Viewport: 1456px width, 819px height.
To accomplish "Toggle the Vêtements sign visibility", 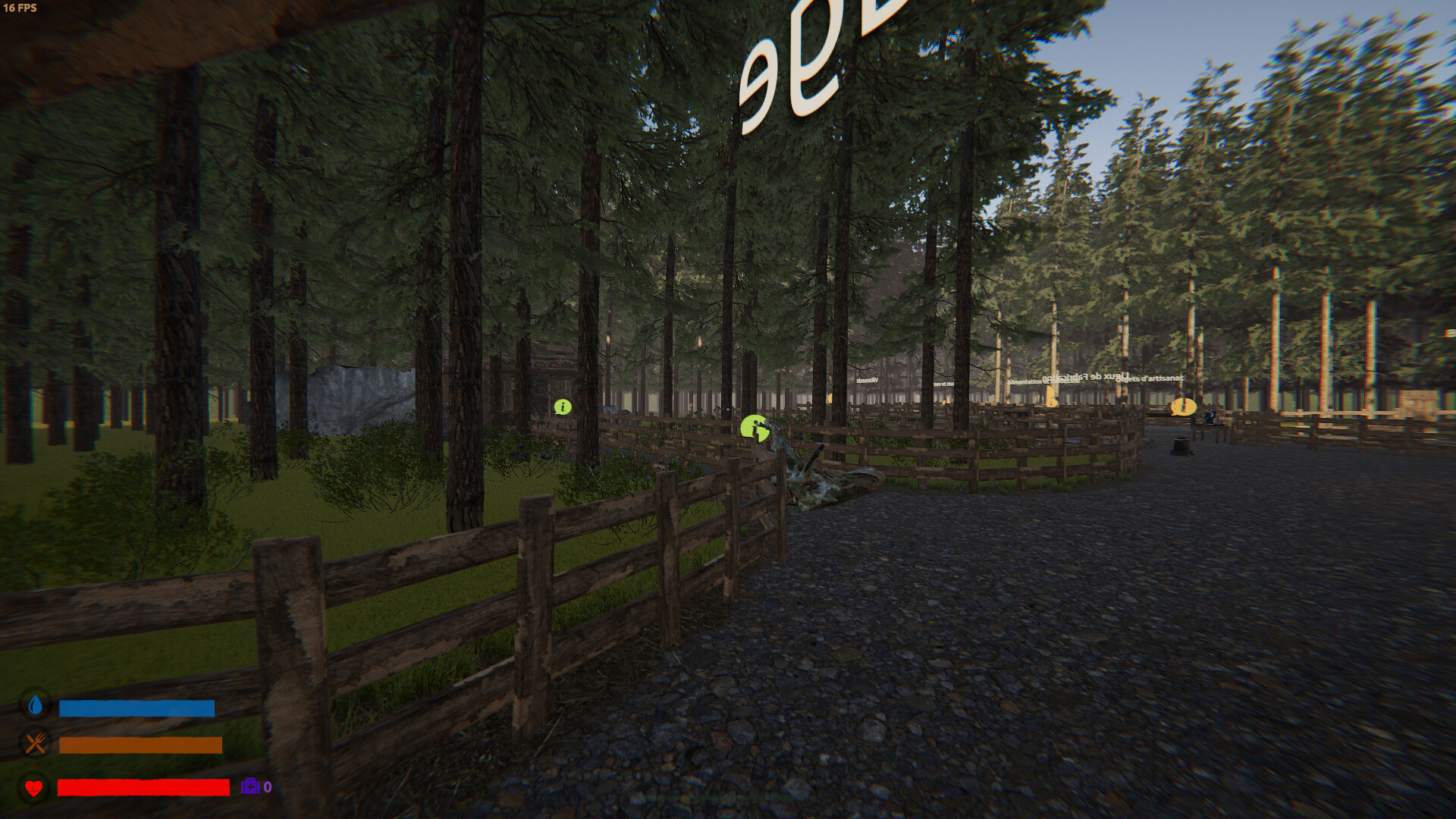I will point(868,381).
